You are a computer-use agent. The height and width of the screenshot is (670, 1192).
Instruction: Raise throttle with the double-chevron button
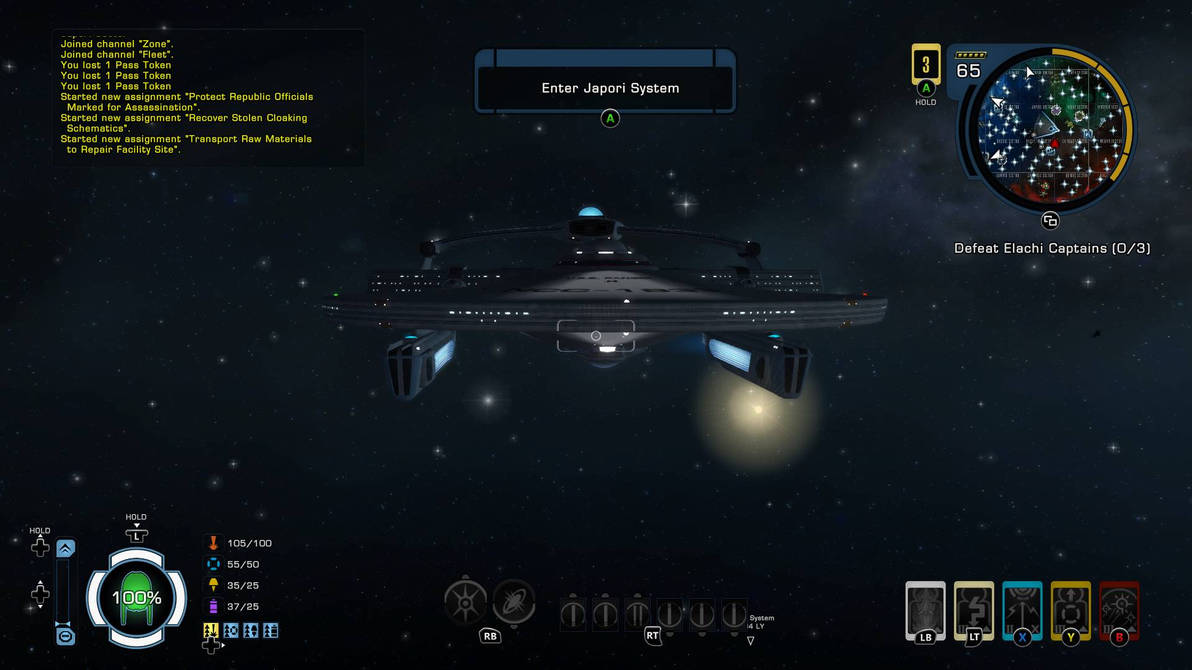point(65,548)
